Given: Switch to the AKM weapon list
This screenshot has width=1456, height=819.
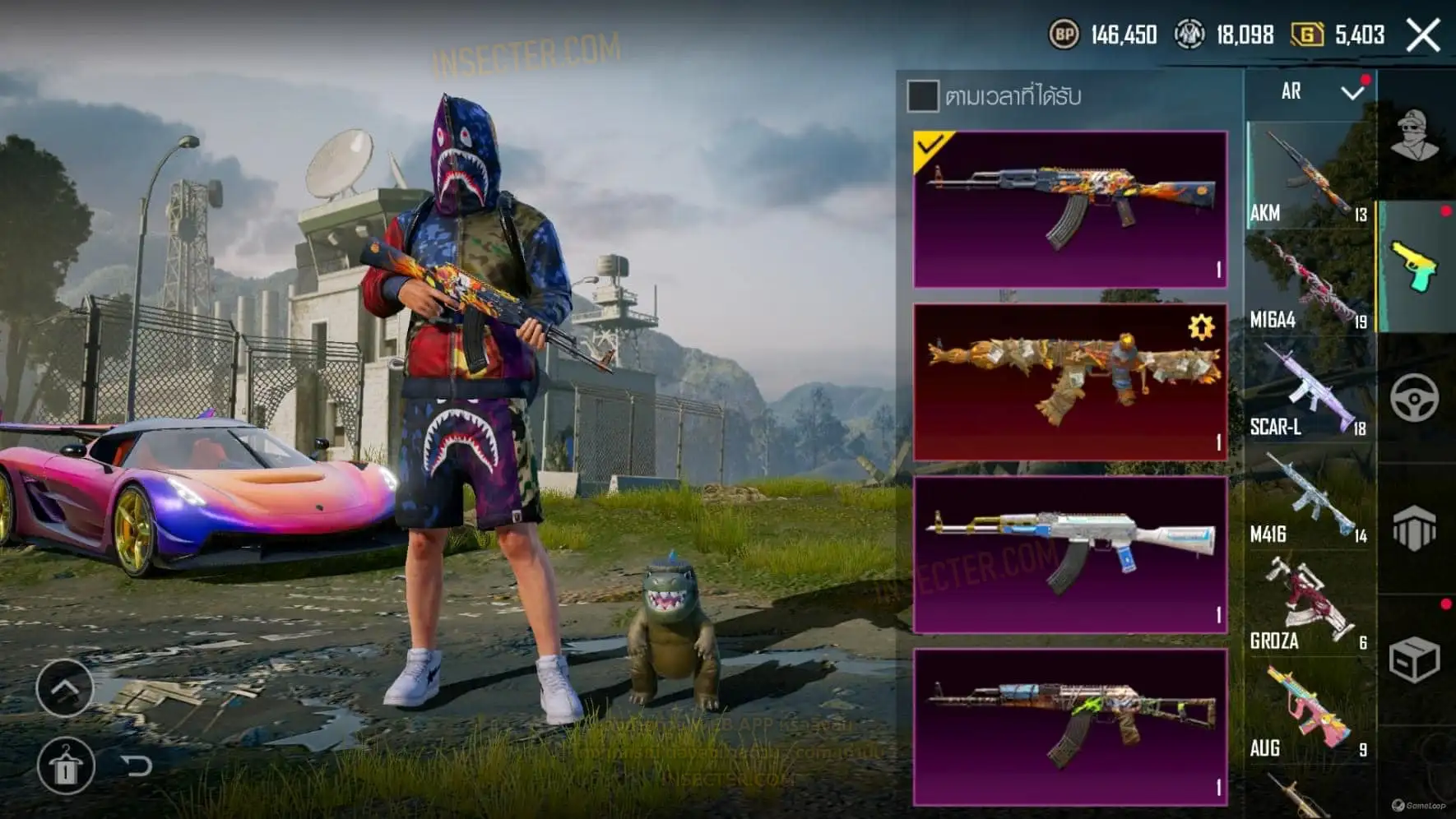Looking at the screenshot, I should pyautogui.click(x=1309, y=176).
